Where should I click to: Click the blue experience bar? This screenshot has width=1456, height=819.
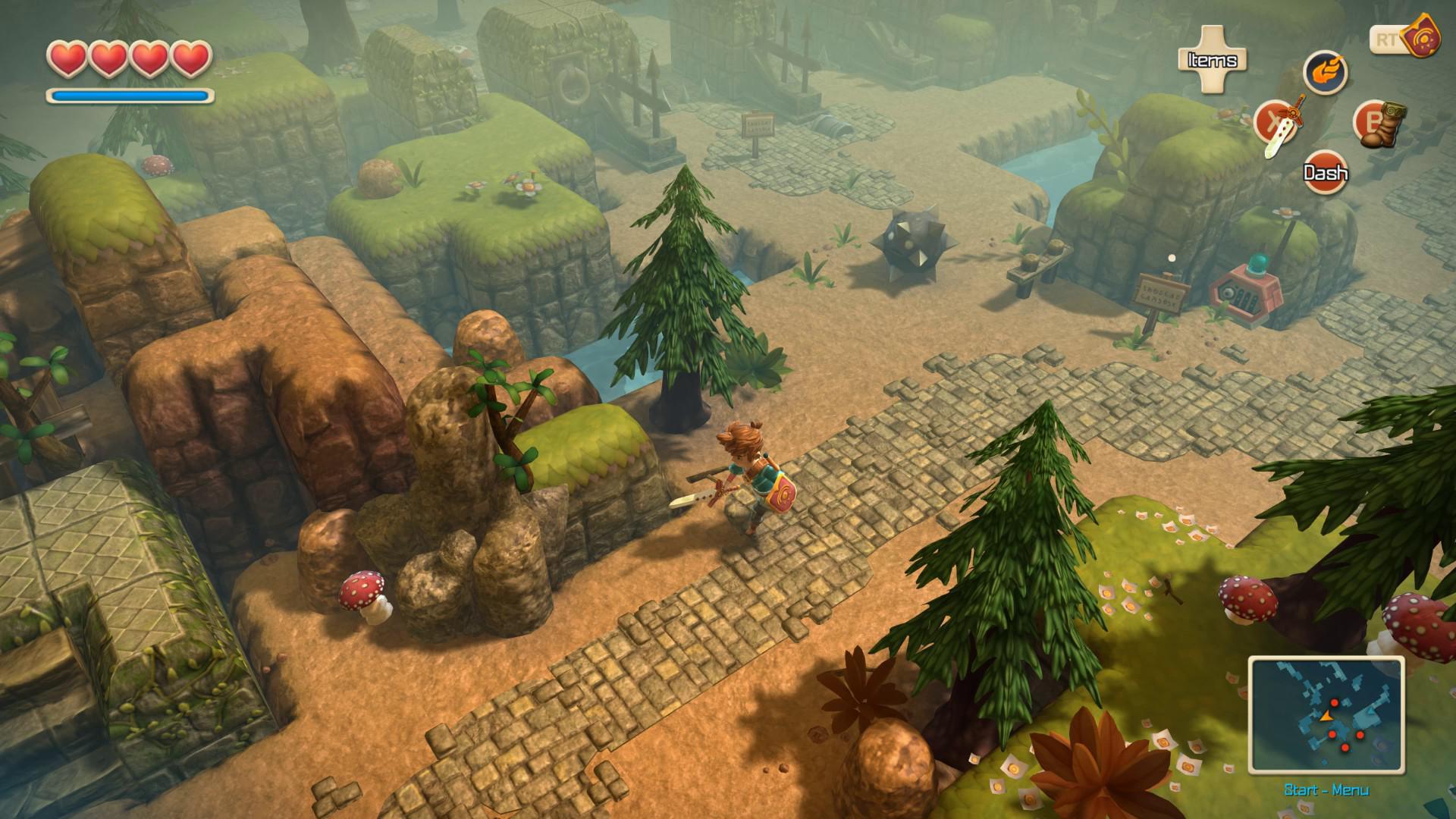coord(129,96)
